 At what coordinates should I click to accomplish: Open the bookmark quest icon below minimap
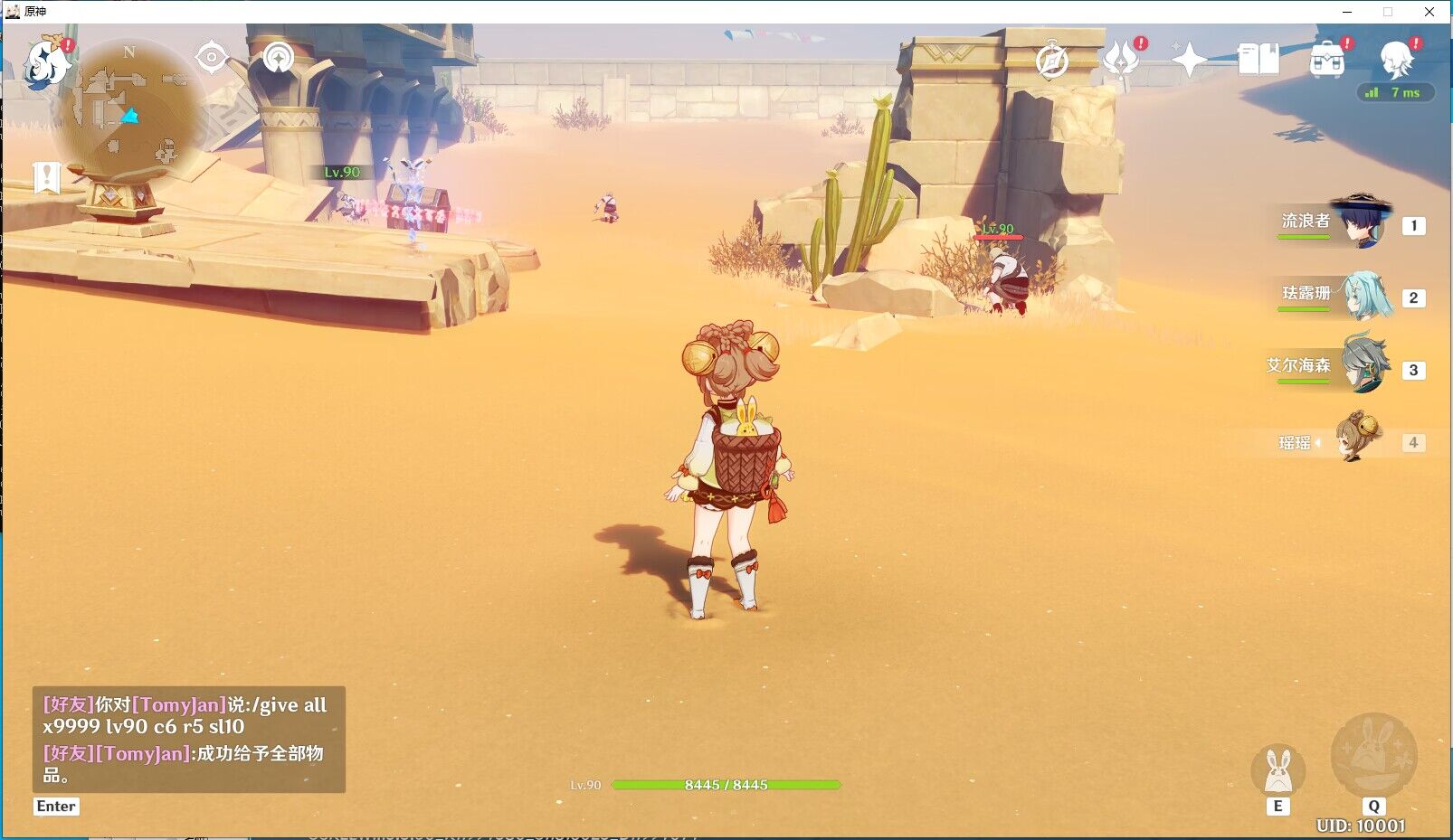46,178
